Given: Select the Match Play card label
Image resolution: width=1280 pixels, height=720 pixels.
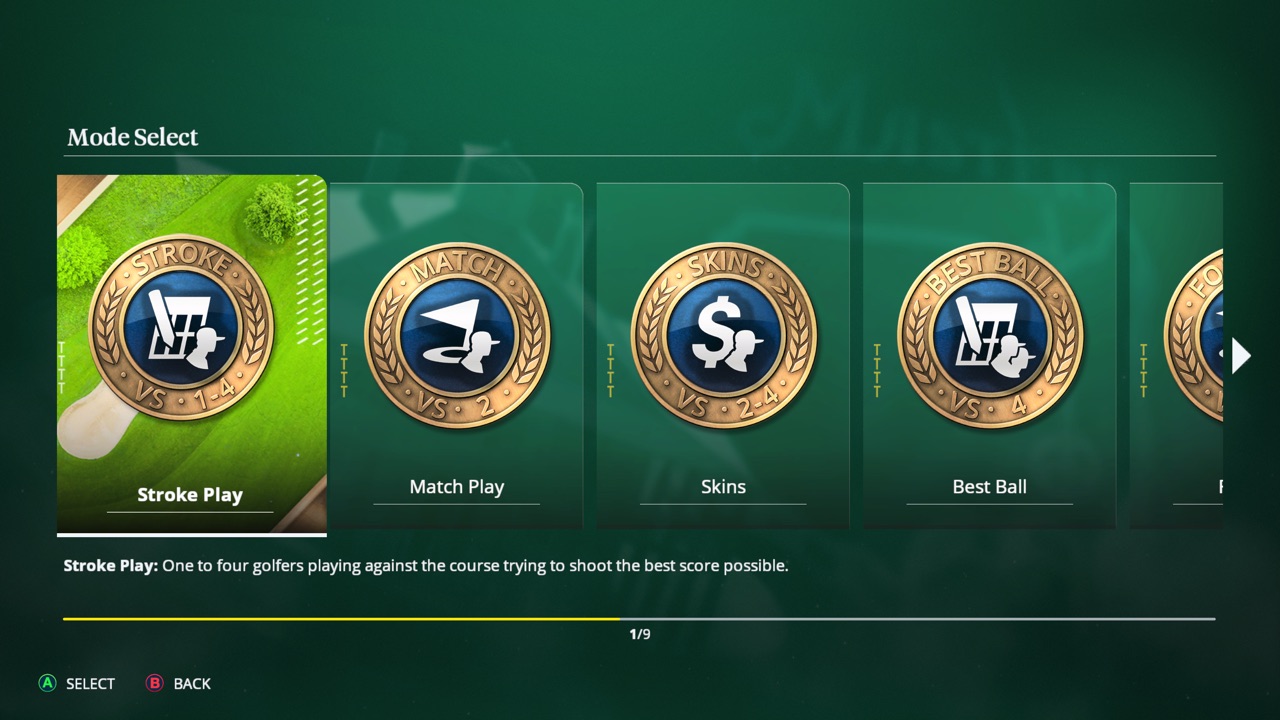Looking at the screenshot, I should [456, 487].
